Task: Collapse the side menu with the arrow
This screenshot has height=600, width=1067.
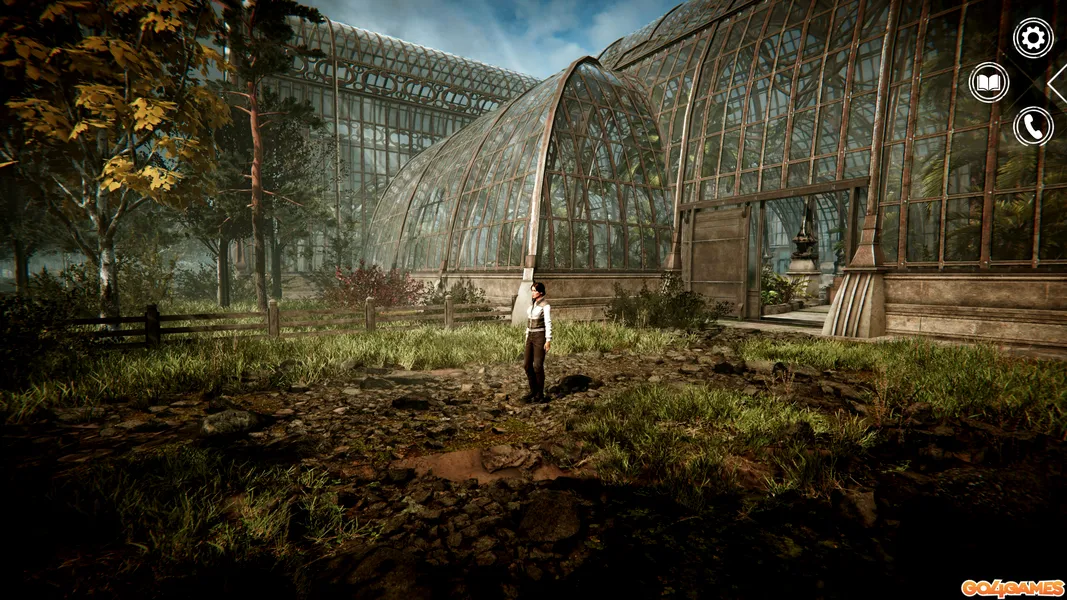Action: [x=1058, y=83]
